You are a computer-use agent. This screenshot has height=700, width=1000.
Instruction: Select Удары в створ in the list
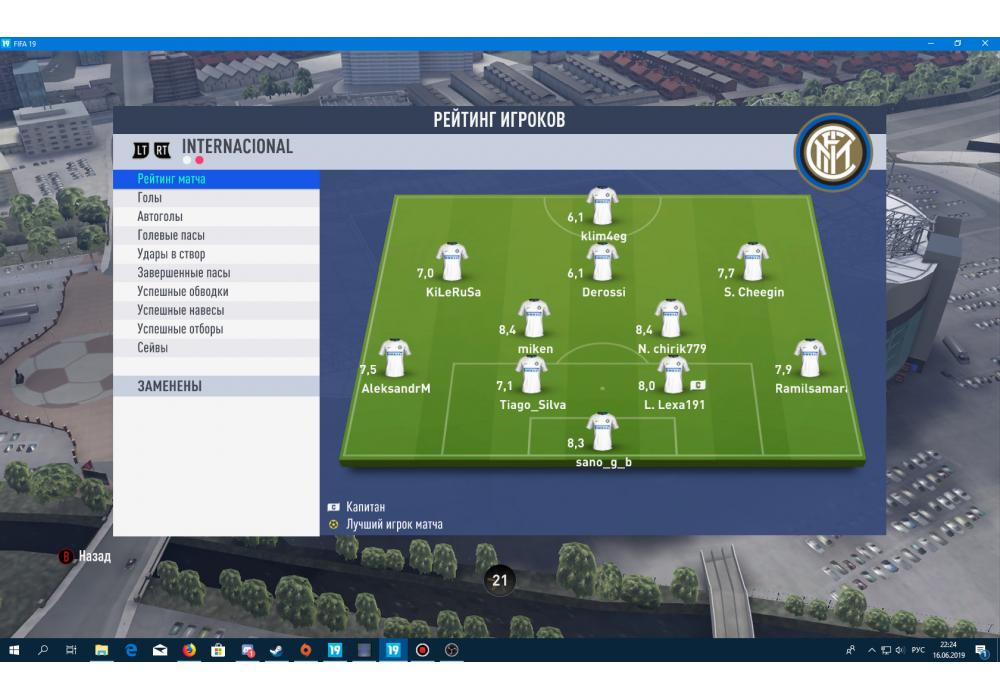coord(216,255)
